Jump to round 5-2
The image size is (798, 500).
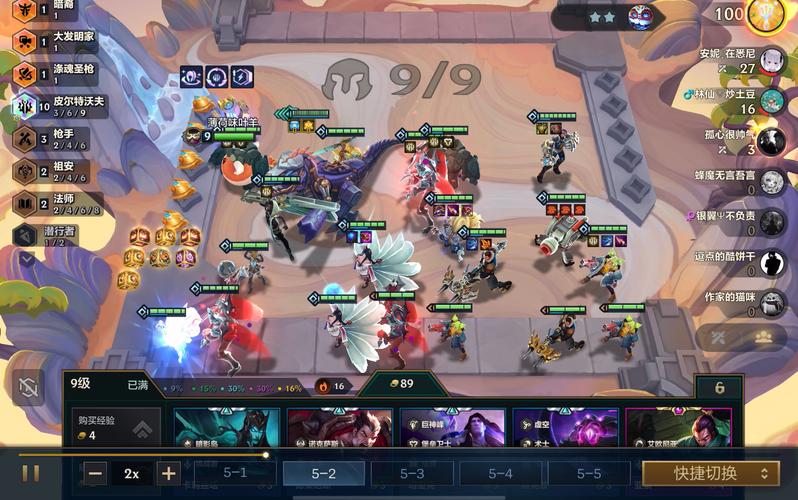[324, 473]
